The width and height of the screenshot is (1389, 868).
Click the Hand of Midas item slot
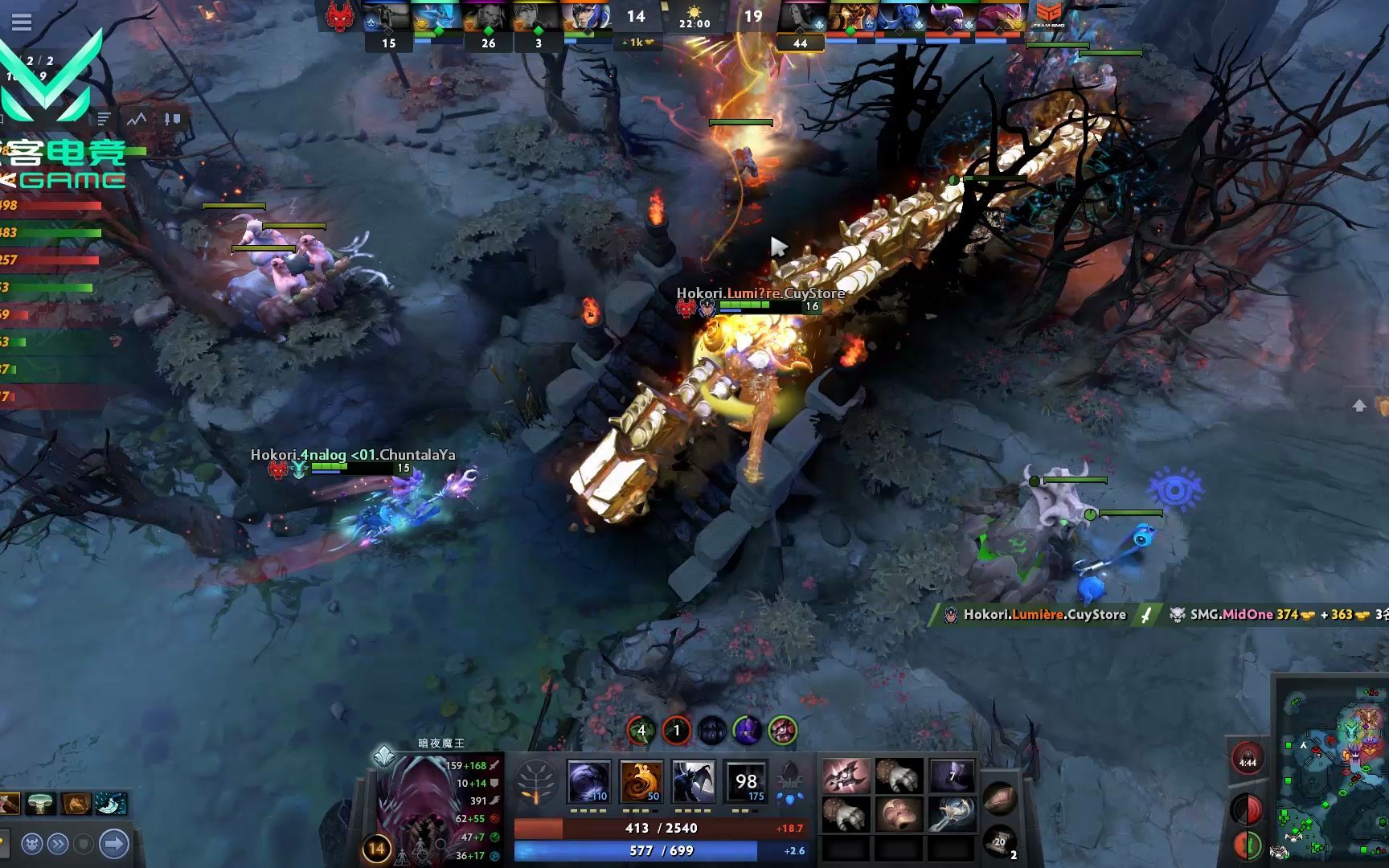pyautogui.click(x=899, y=778)
